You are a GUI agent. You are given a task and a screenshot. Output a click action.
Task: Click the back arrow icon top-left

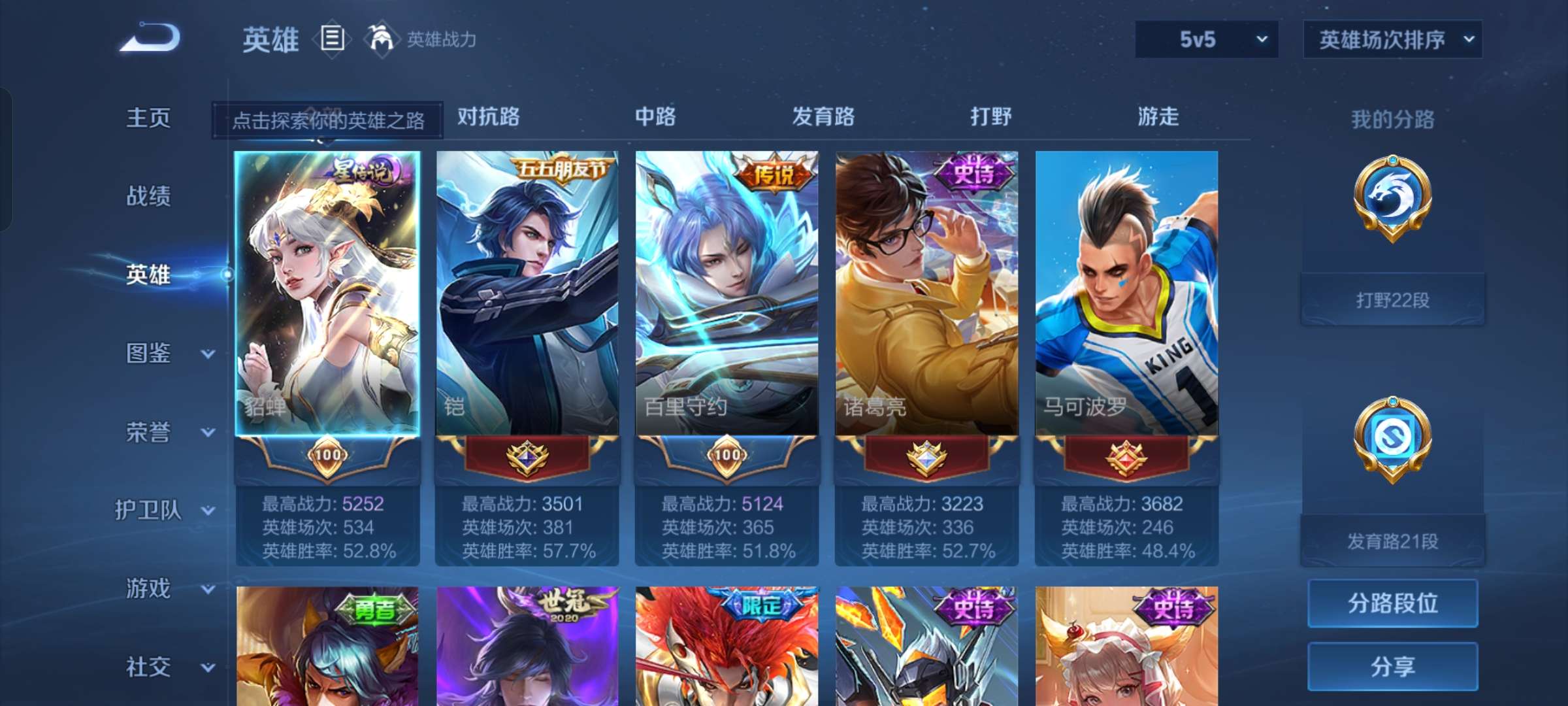pos(152,39)
